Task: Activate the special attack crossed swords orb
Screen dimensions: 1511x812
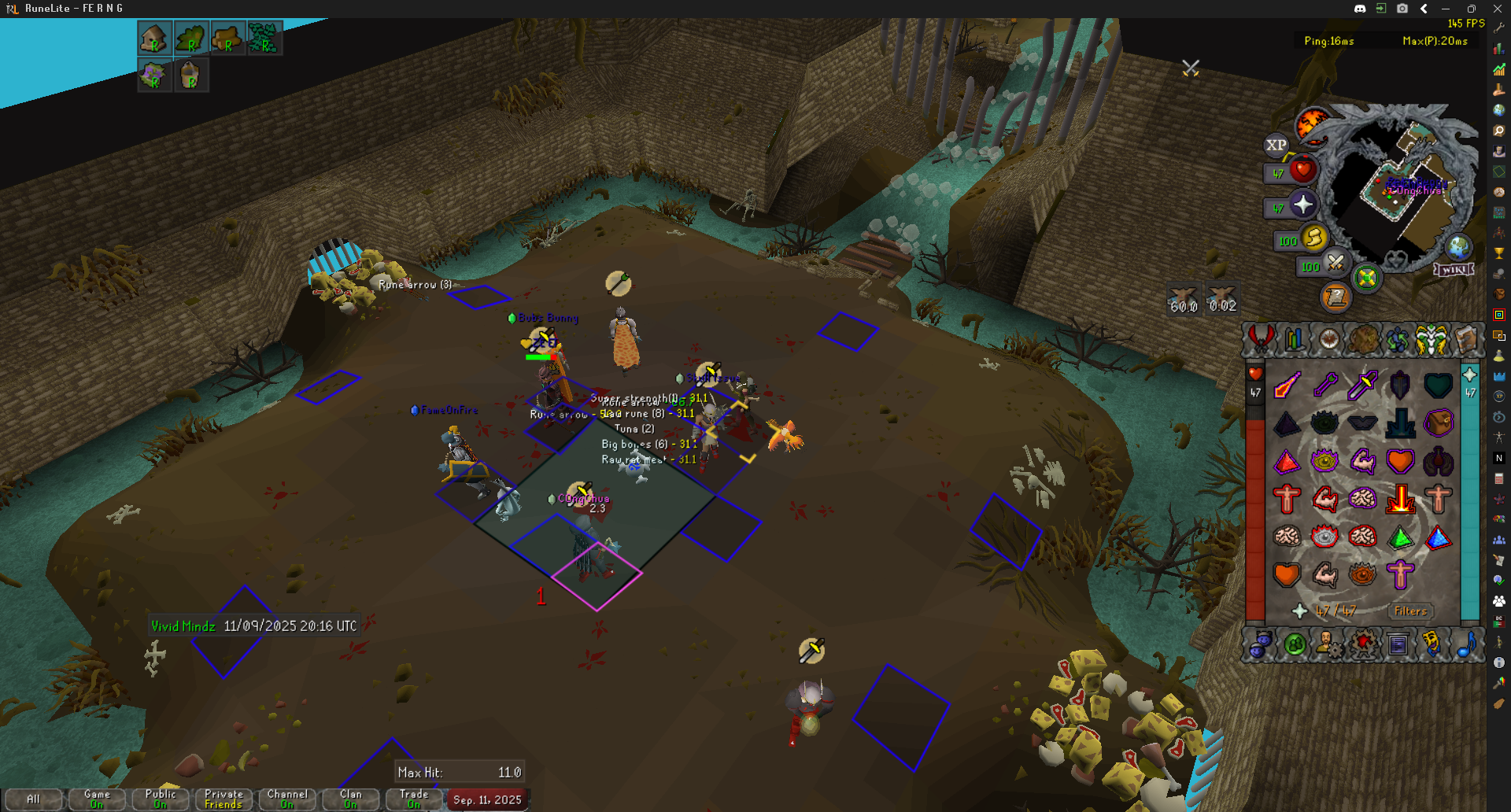Action: (x=1336, y=262)
